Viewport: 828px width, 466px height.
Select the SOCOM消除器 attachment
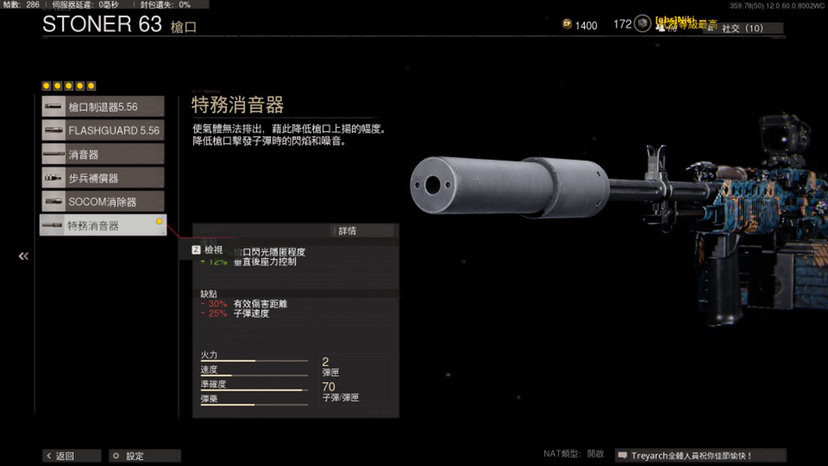103,202
